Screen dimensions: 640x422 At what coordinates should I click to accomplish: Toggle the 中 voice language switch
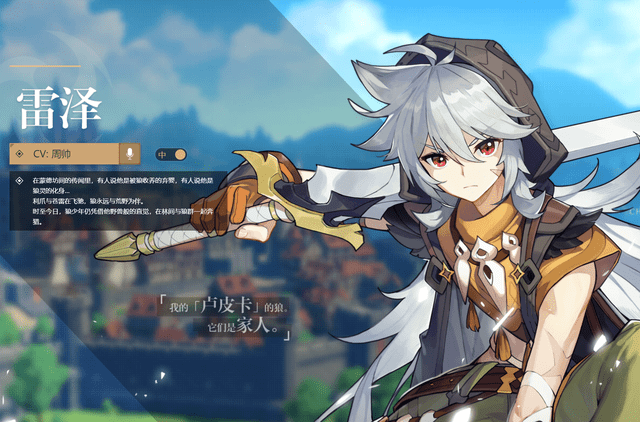click(x=172, y=155)
